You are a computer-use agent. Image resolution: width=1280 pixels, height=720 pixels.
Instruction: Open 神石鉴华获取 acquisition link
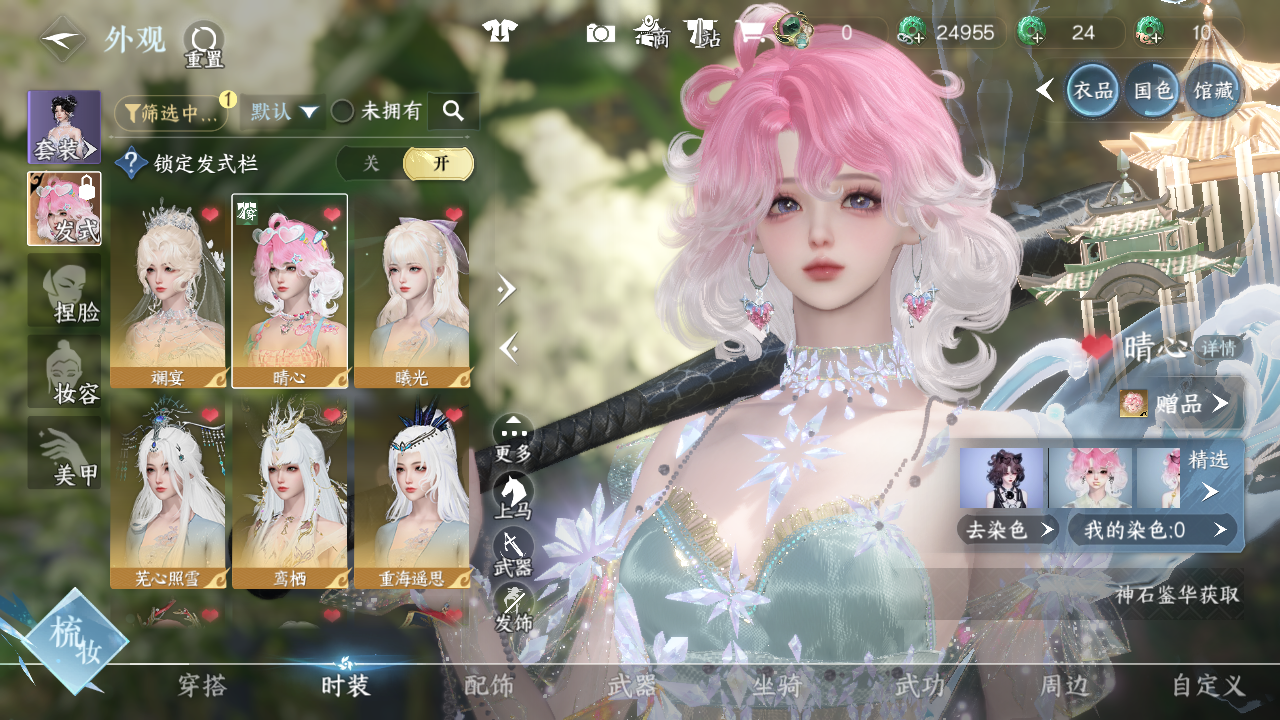tap(1177, 595)
